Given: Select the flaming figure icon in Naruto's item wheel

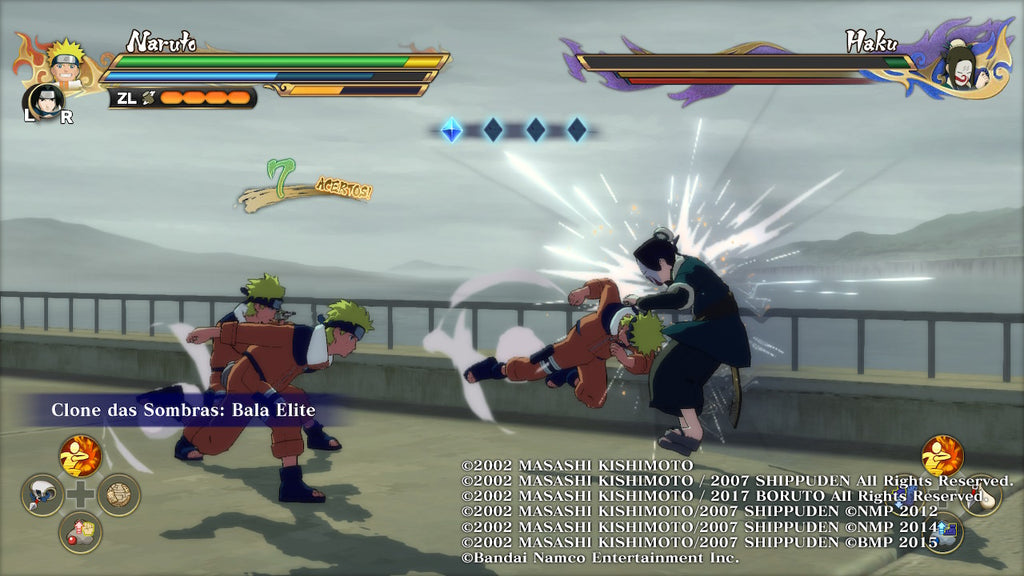Looking at the screenshot, I should pyautogui.click(x=80, y=456).
